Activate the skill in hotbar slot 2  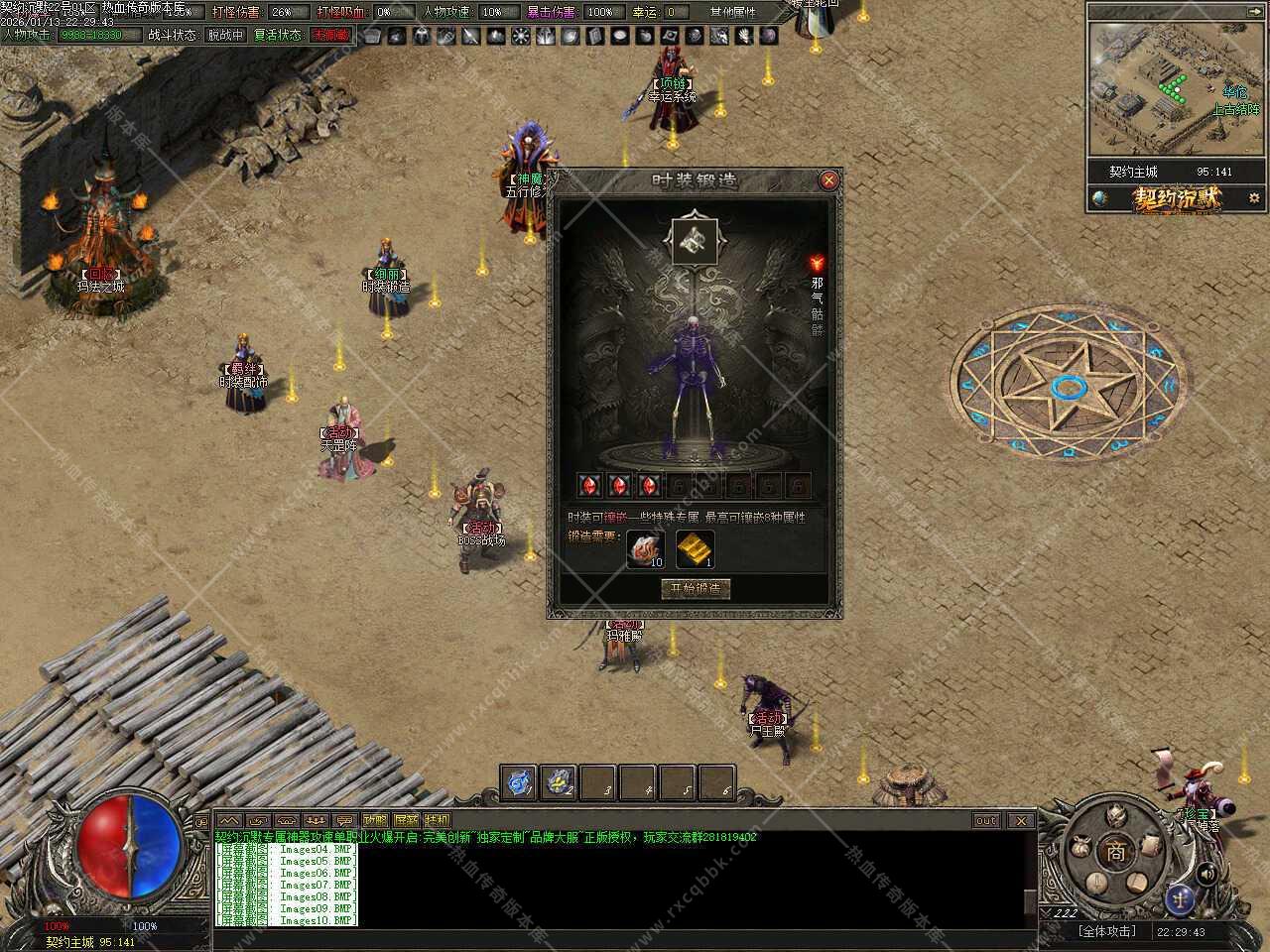[x=559, y=782]
